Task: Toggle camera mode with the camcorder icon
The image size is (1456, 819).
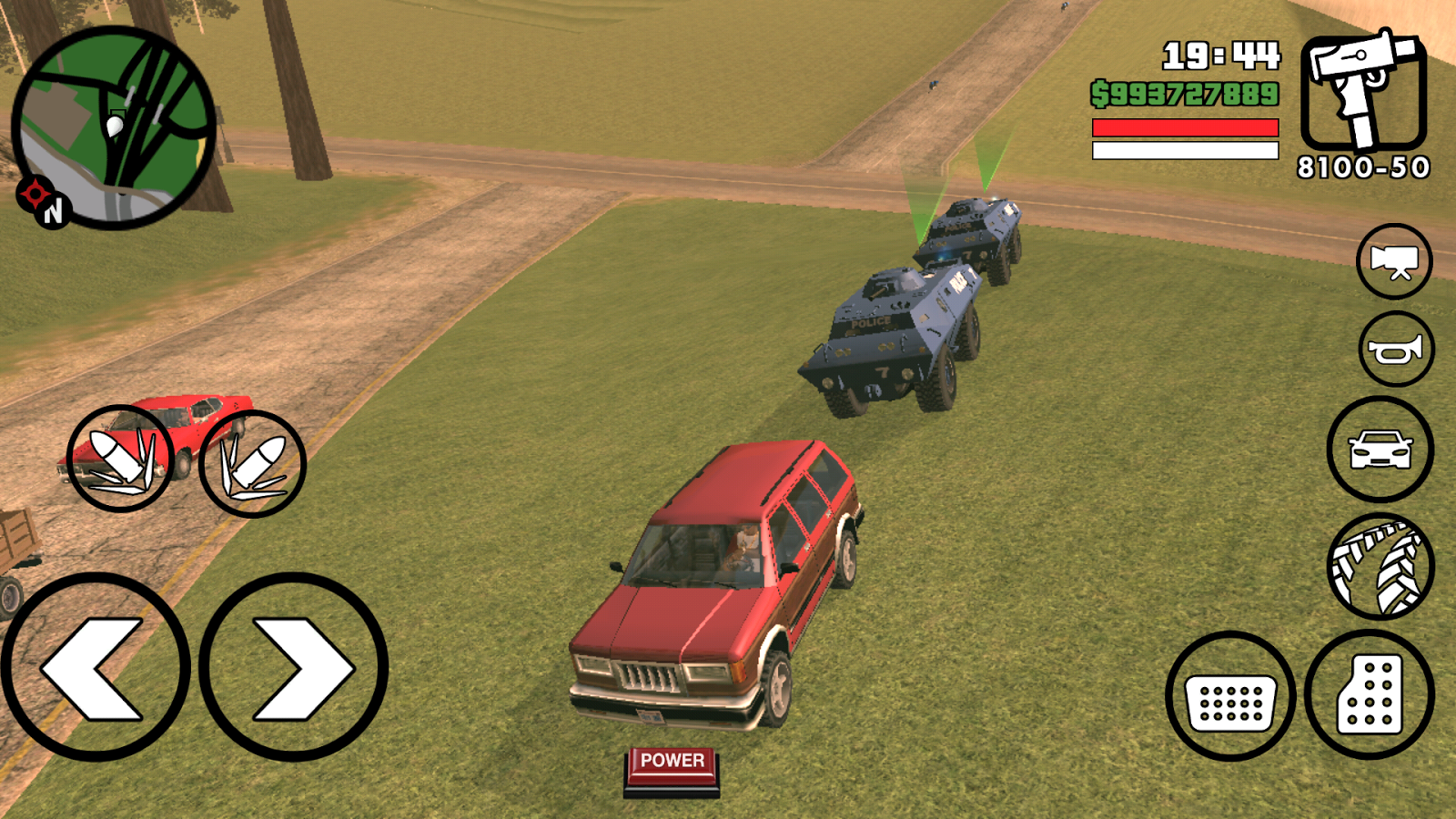Action: pyautogui.click(x=1395, y=262)
